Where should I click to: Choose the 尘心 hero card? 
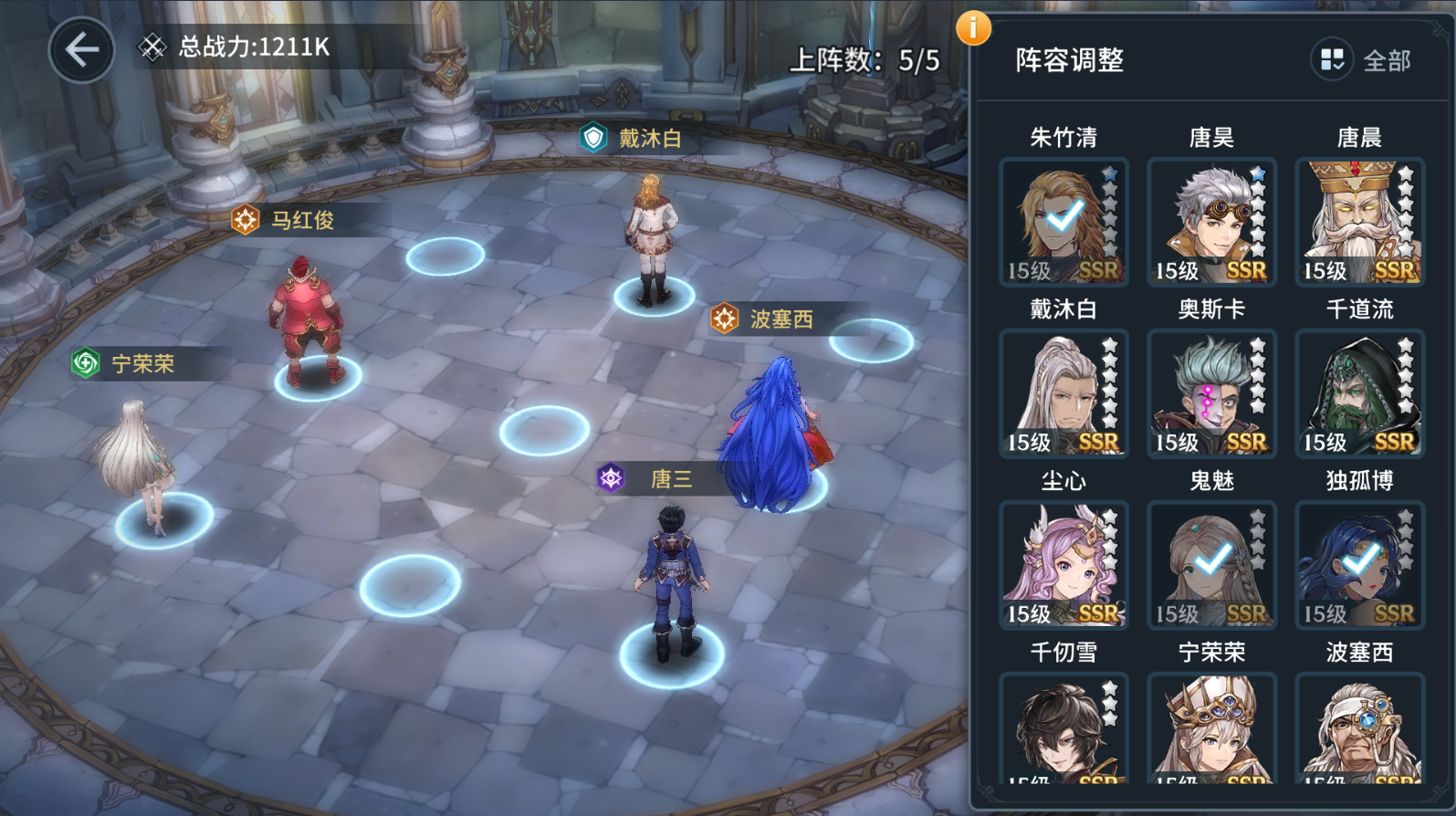click(1063, 565)
